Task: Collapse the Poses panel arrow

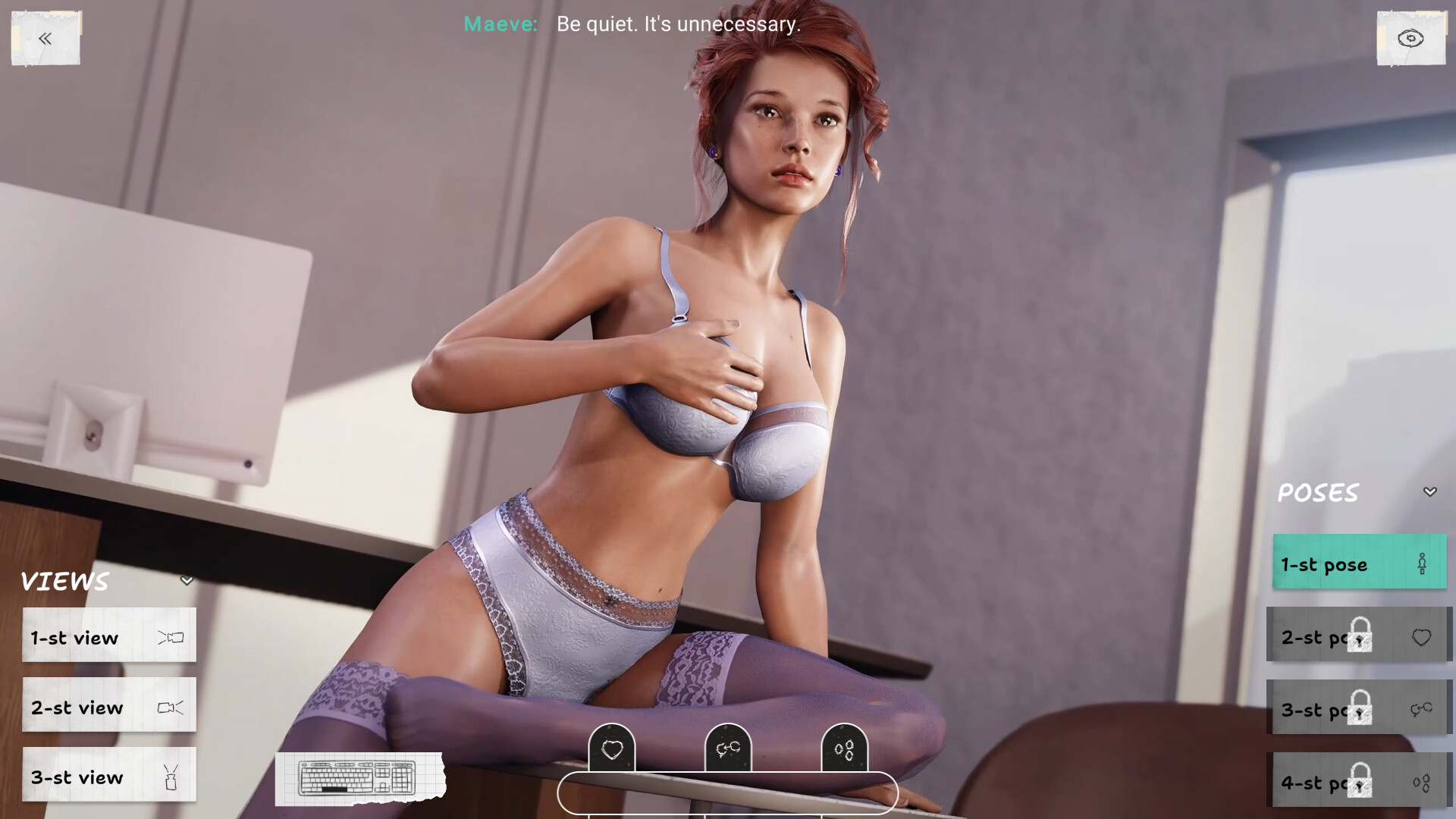Action: (x=1429, y=492)
